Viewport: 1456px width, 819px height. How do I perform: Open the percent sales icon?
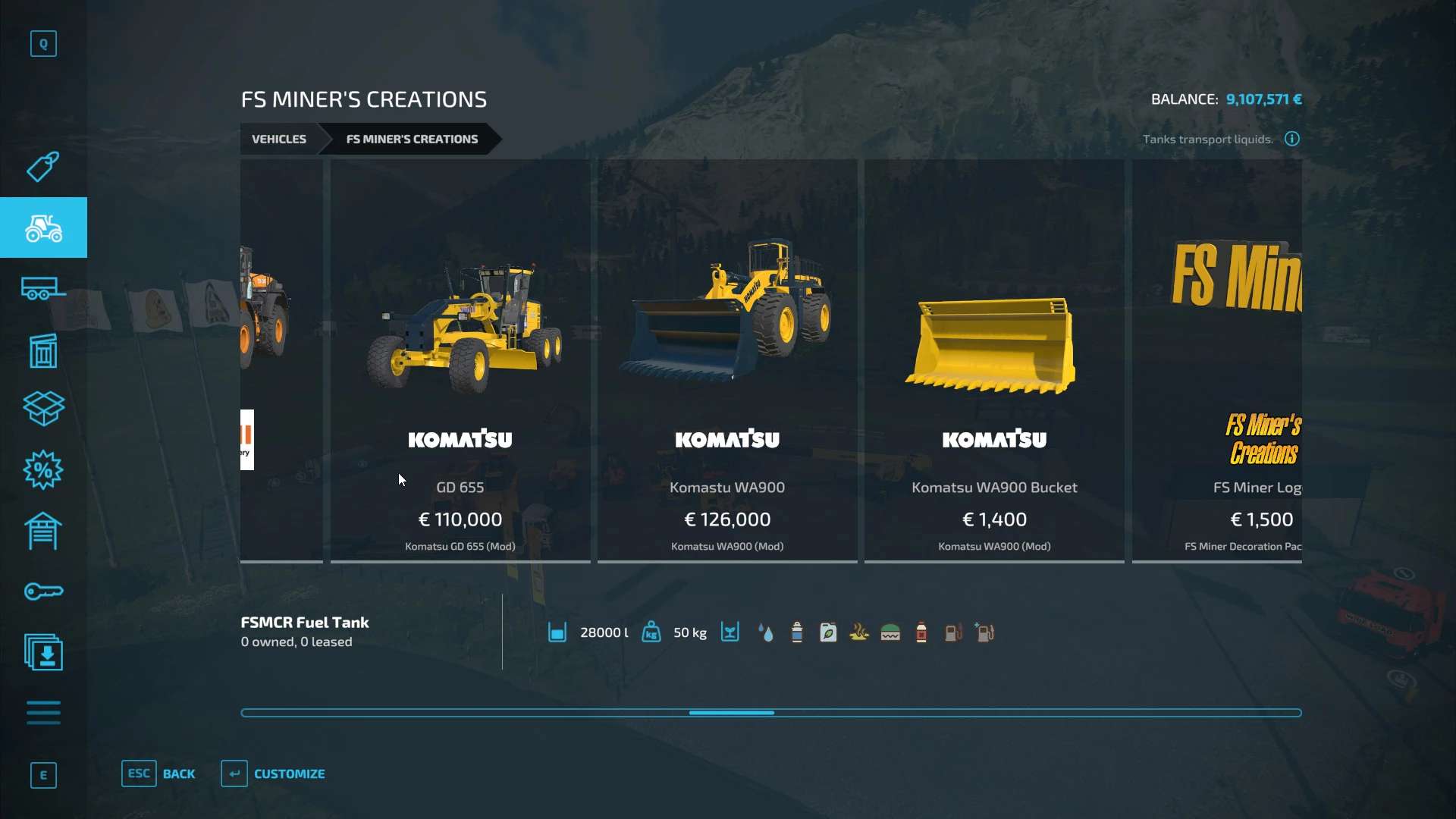[43, 470]
